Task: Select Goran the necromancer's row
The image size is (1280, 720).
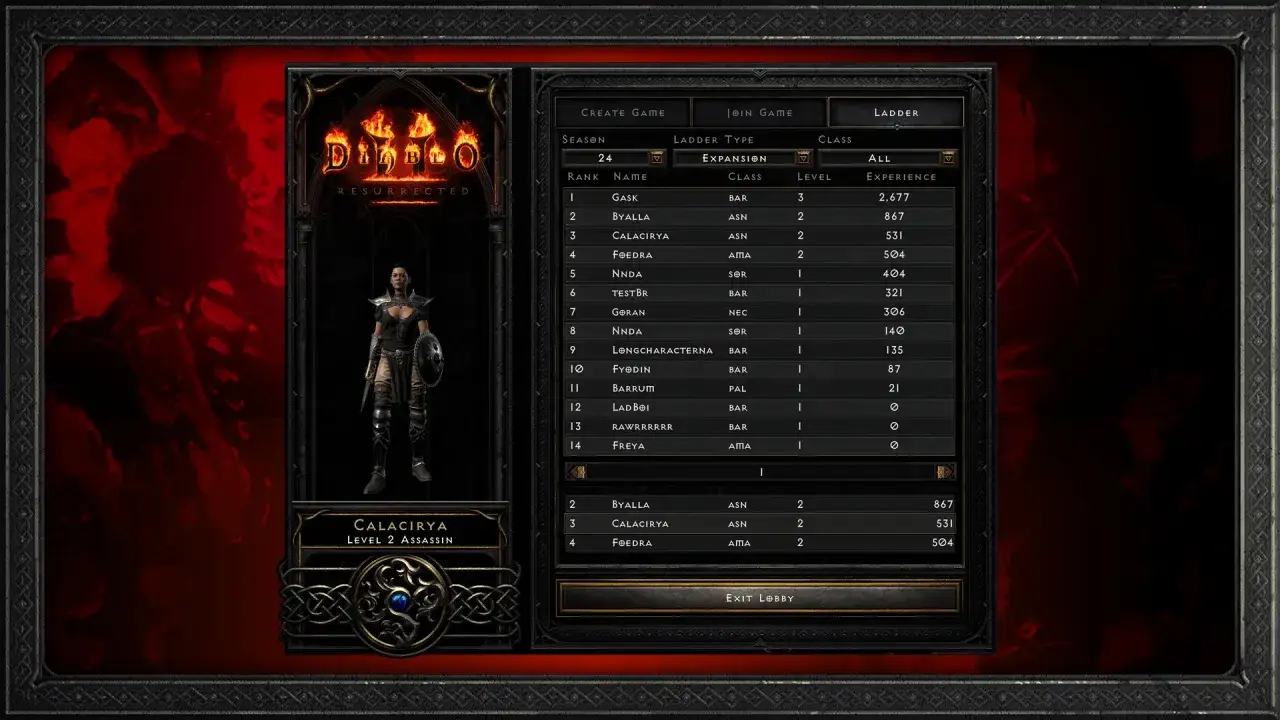Action: tap(760, 312)
